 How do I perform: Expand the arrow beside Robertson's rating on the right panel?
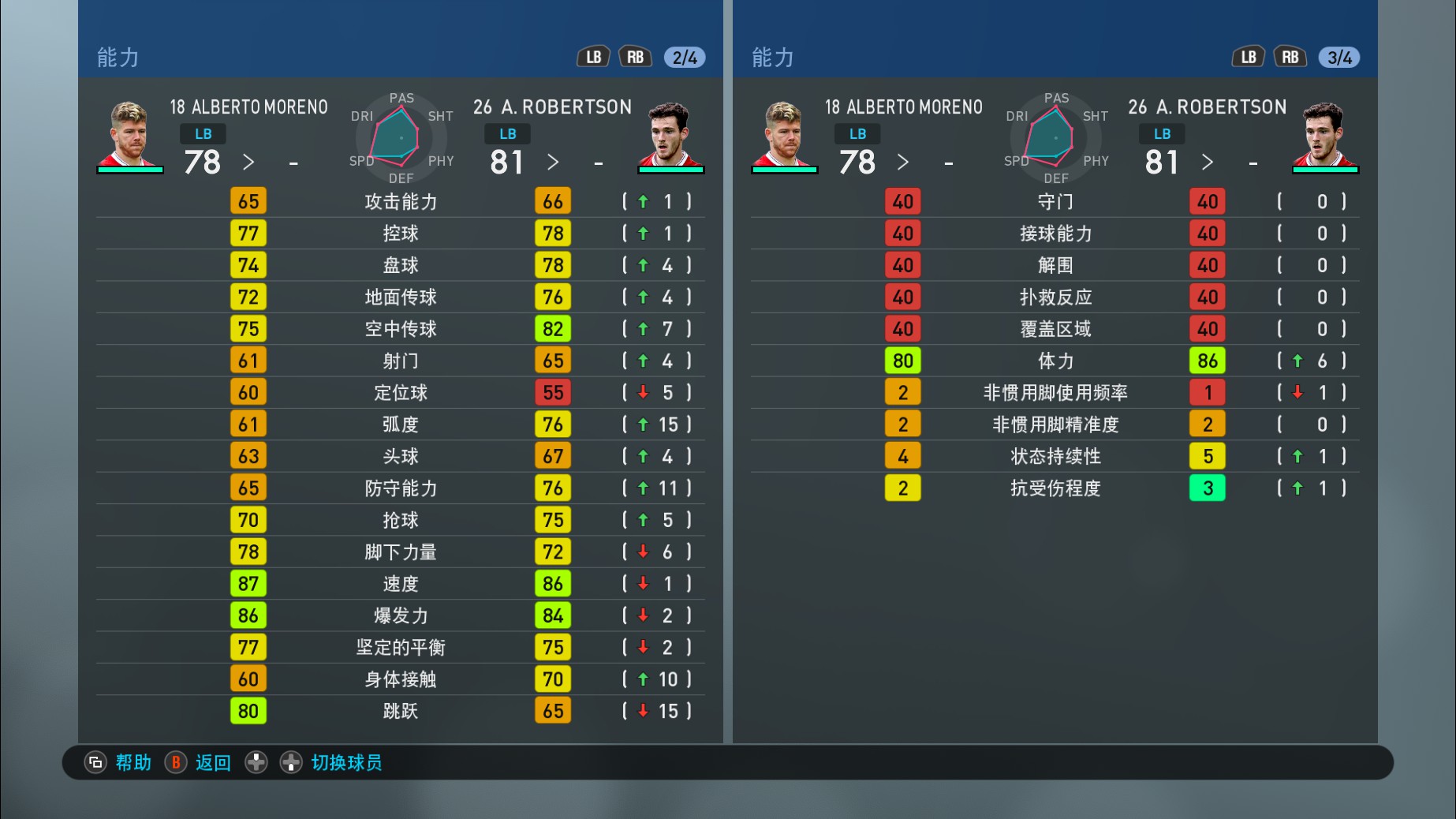click(1208, 162)
